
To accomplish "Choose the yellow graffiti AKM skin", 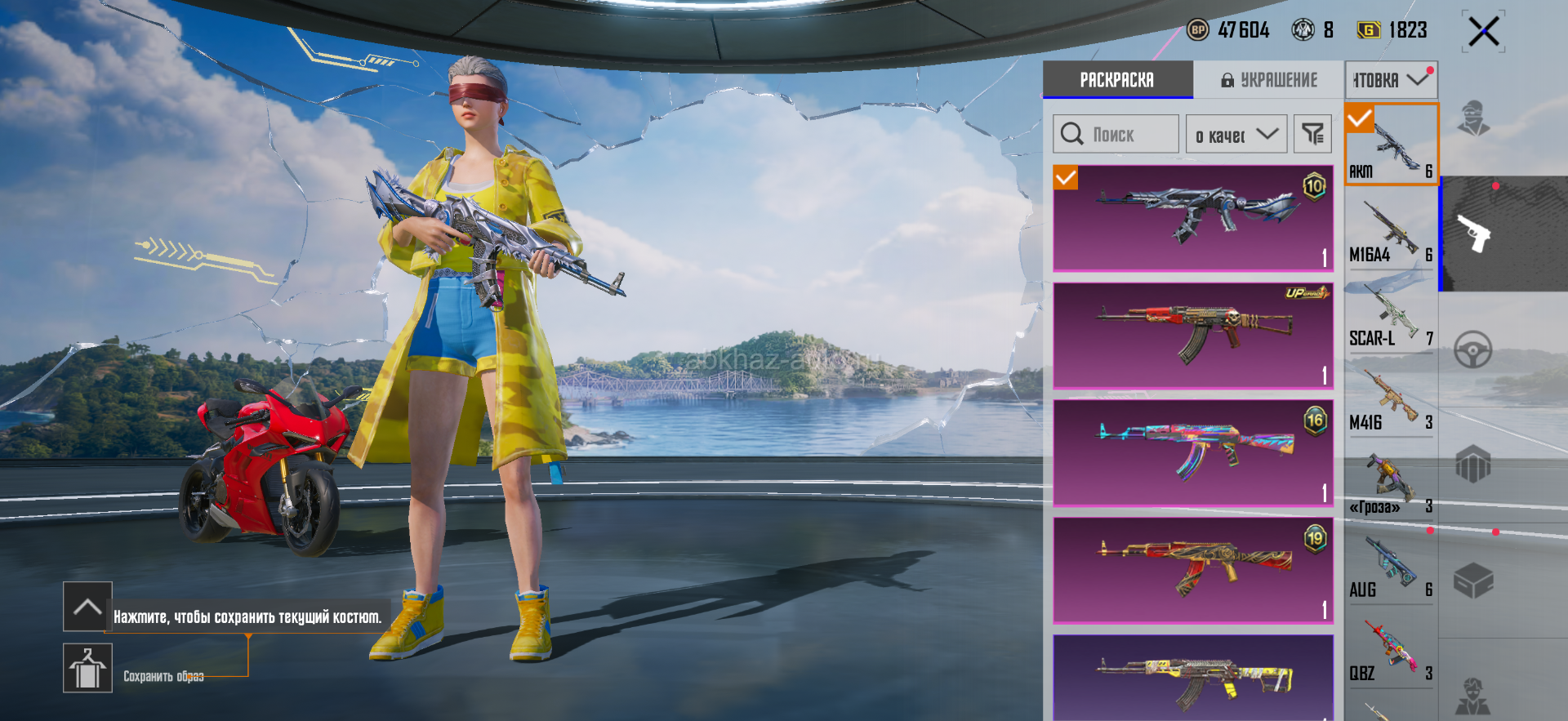I will click(x=1192, y=678).
